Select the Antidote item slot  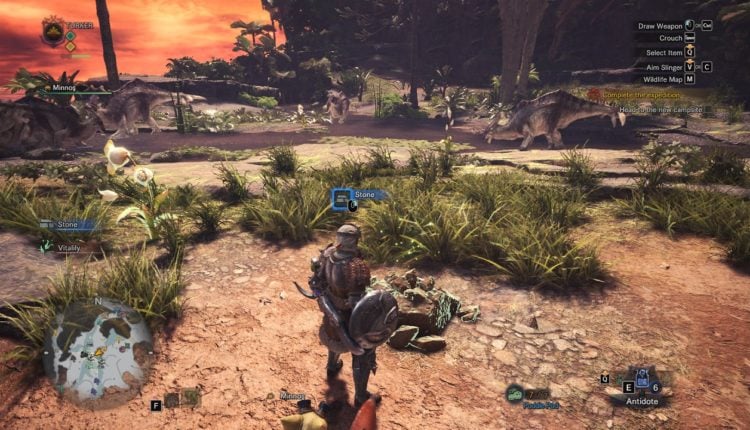(642, 383)
